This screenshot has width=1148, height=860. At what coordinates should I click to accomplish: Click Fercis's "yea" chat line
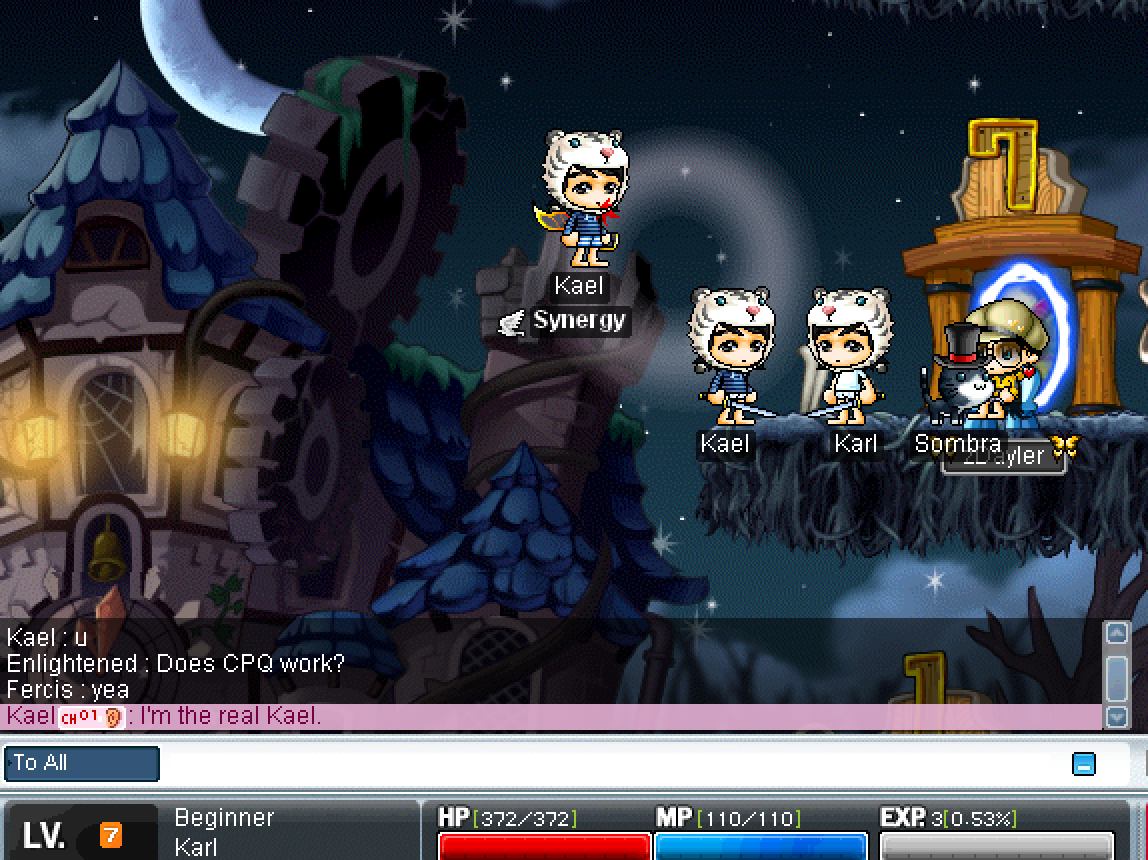(x=68, y=689)
